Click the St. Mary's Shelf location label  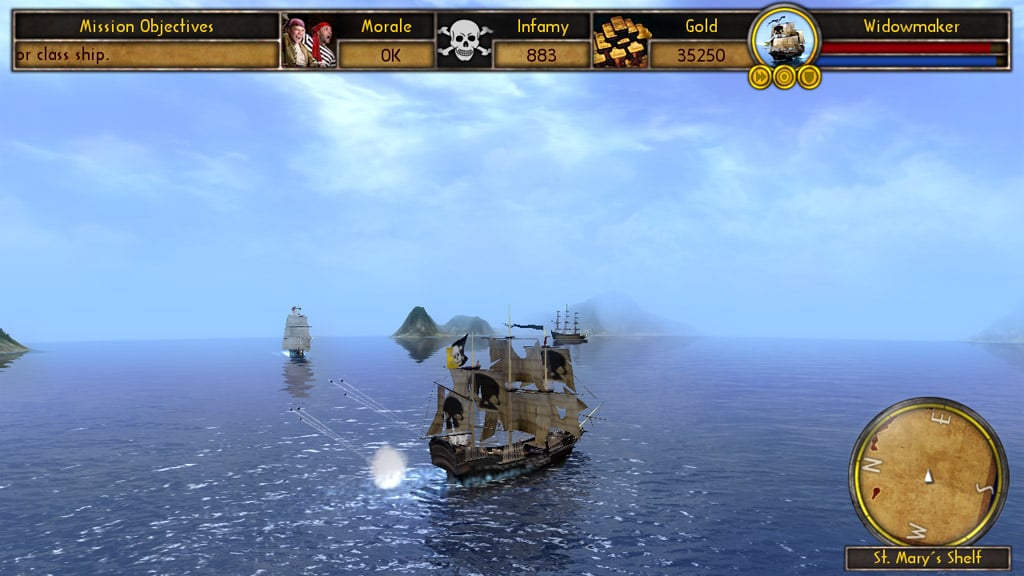point(928,558)
